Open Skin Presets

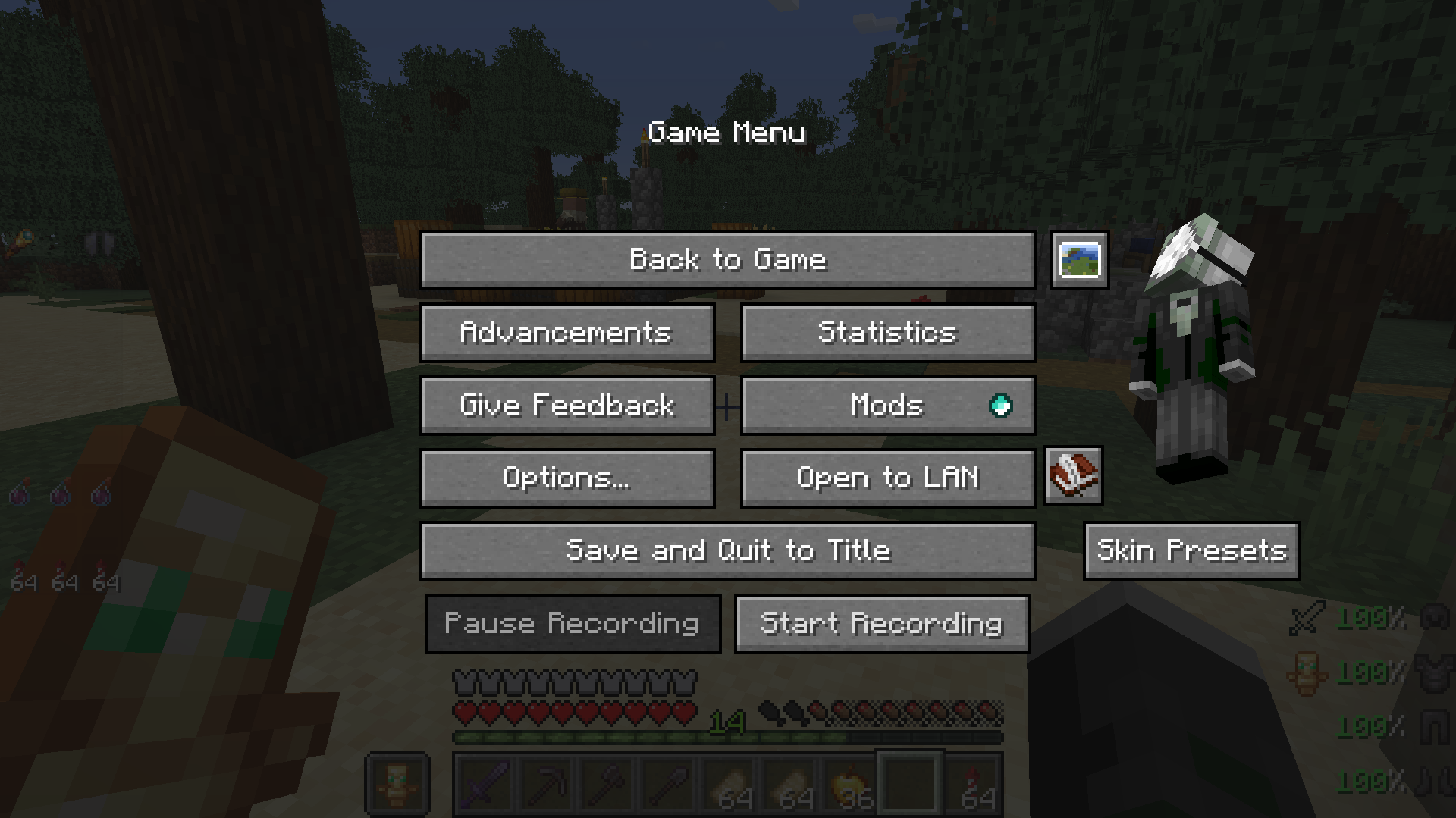[1191, 551]
